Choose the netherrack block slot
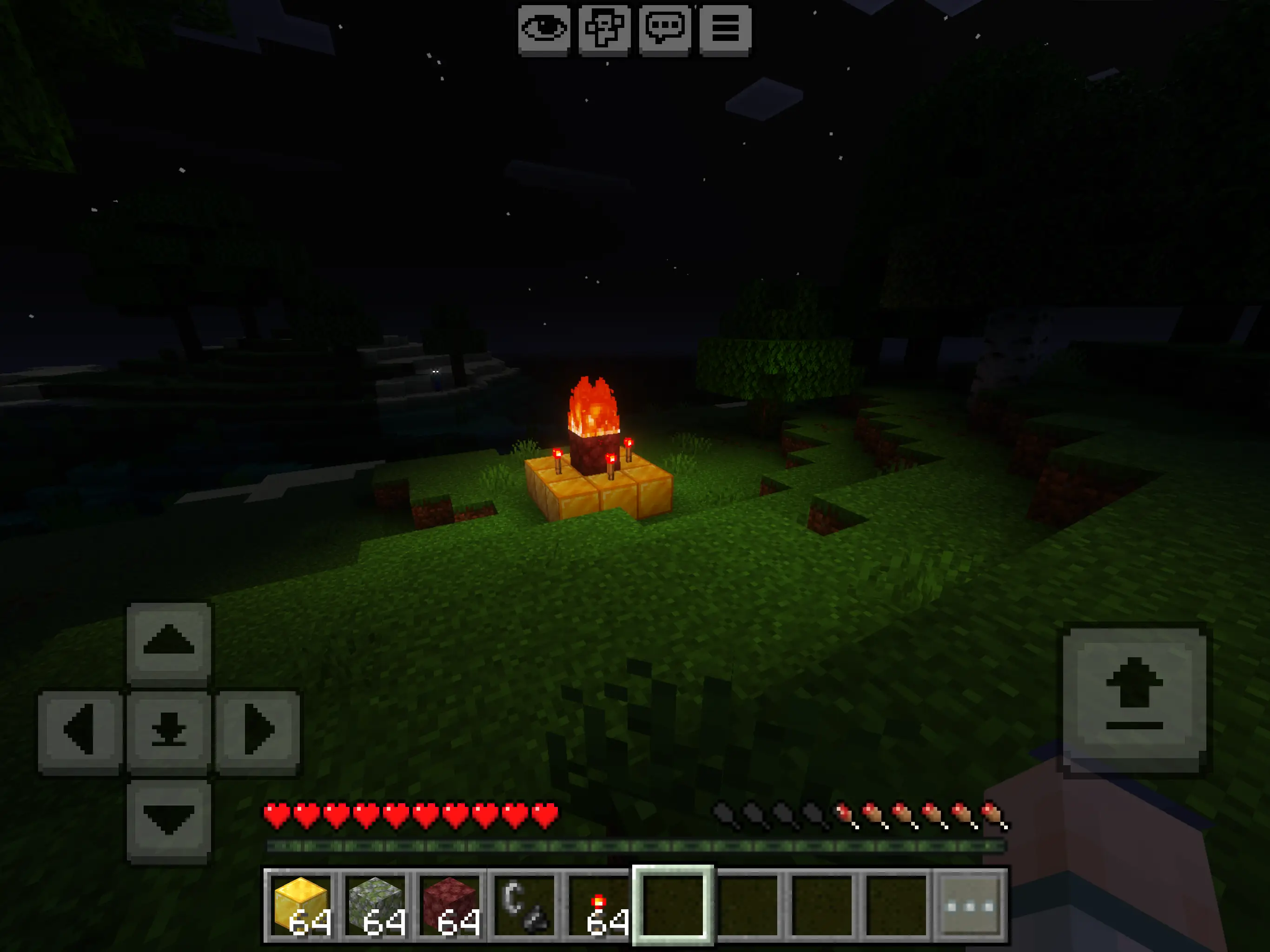Screen dimensions: 1270x952 (450, 906)
